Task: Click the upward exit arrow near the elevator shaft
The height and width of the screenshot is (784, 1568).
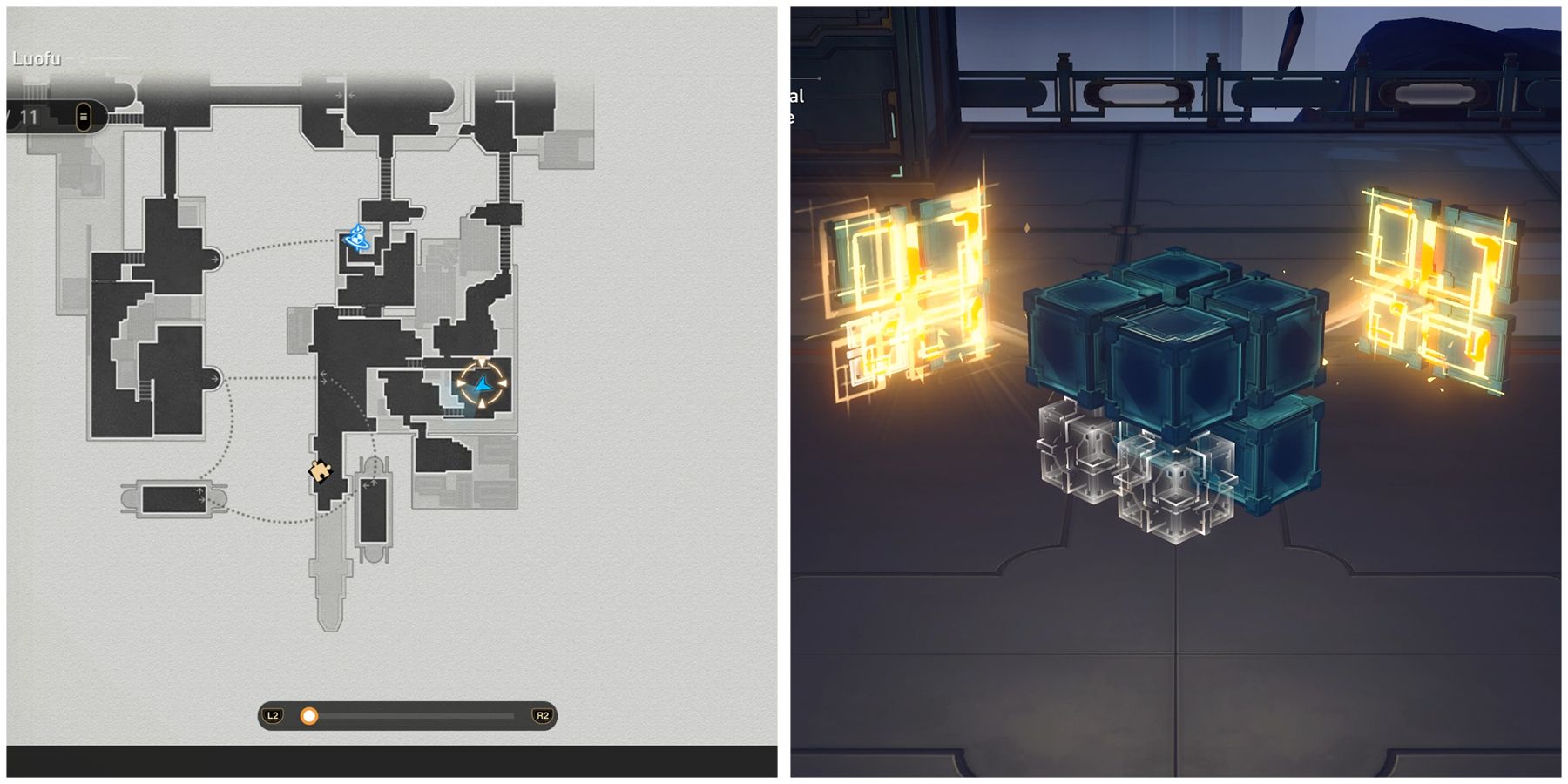Action: coord(374,483)
